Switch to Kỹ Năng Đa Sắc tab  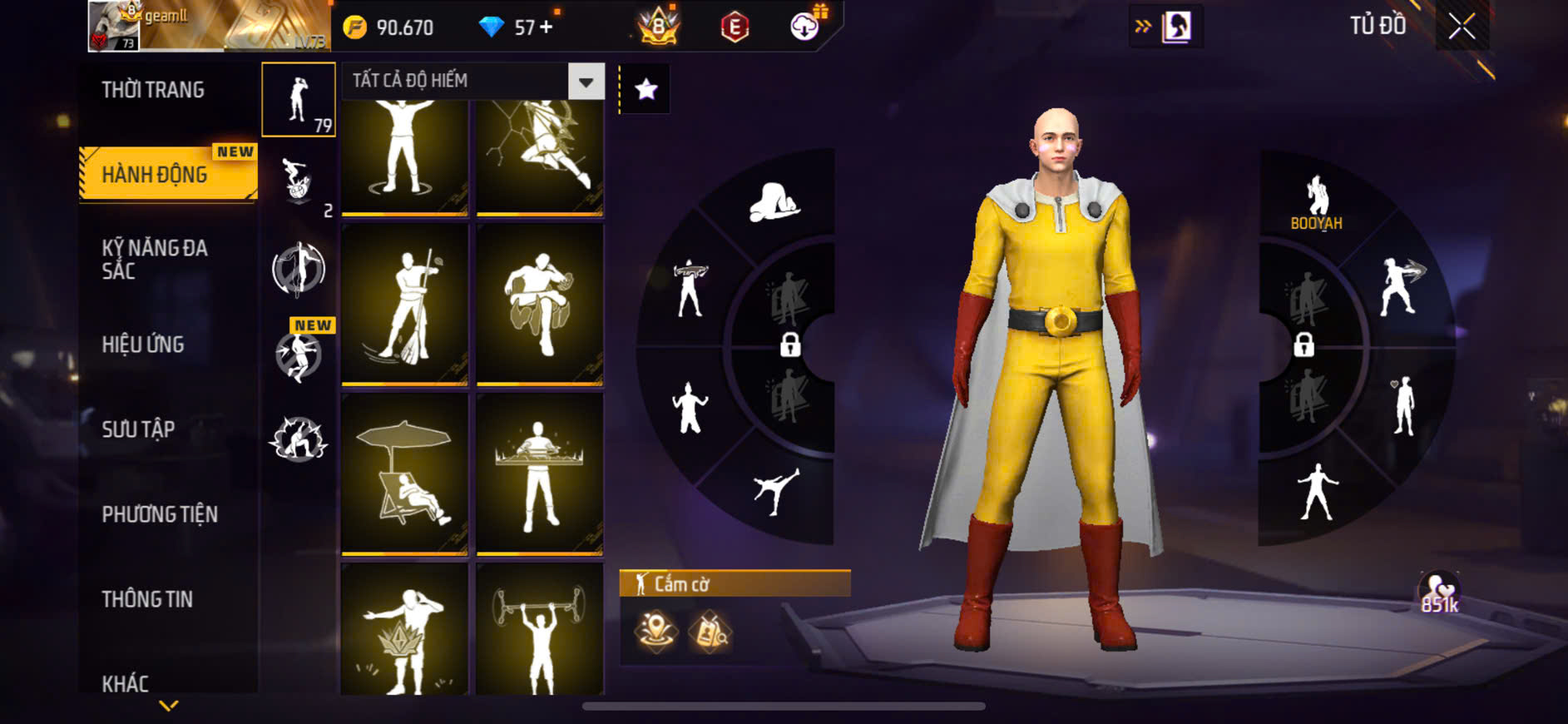point(155,259)
